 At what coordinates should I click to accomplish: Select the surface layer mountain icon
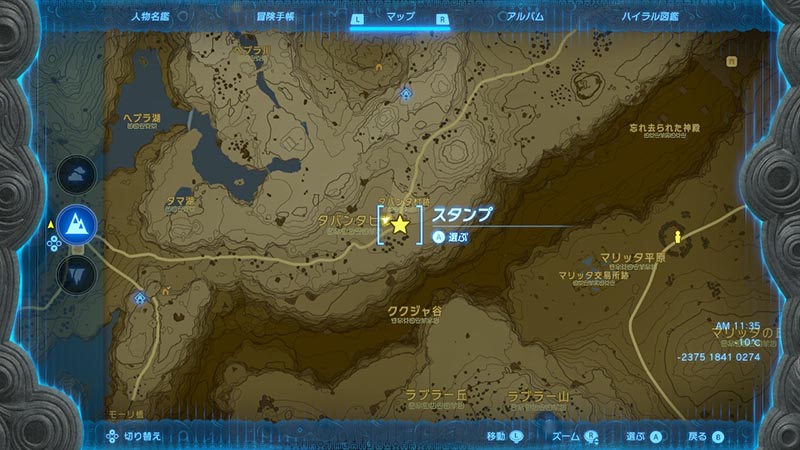tap(77, 223)
